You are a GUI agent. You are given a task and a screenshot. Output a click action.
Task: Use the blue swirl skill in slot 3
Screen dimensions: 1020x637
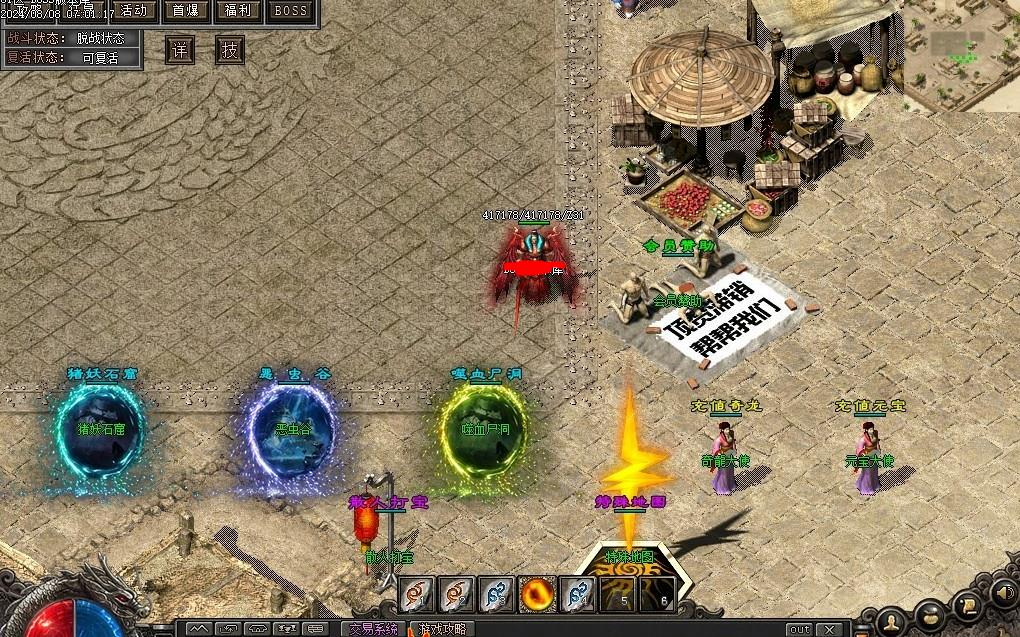coord(498,595)
